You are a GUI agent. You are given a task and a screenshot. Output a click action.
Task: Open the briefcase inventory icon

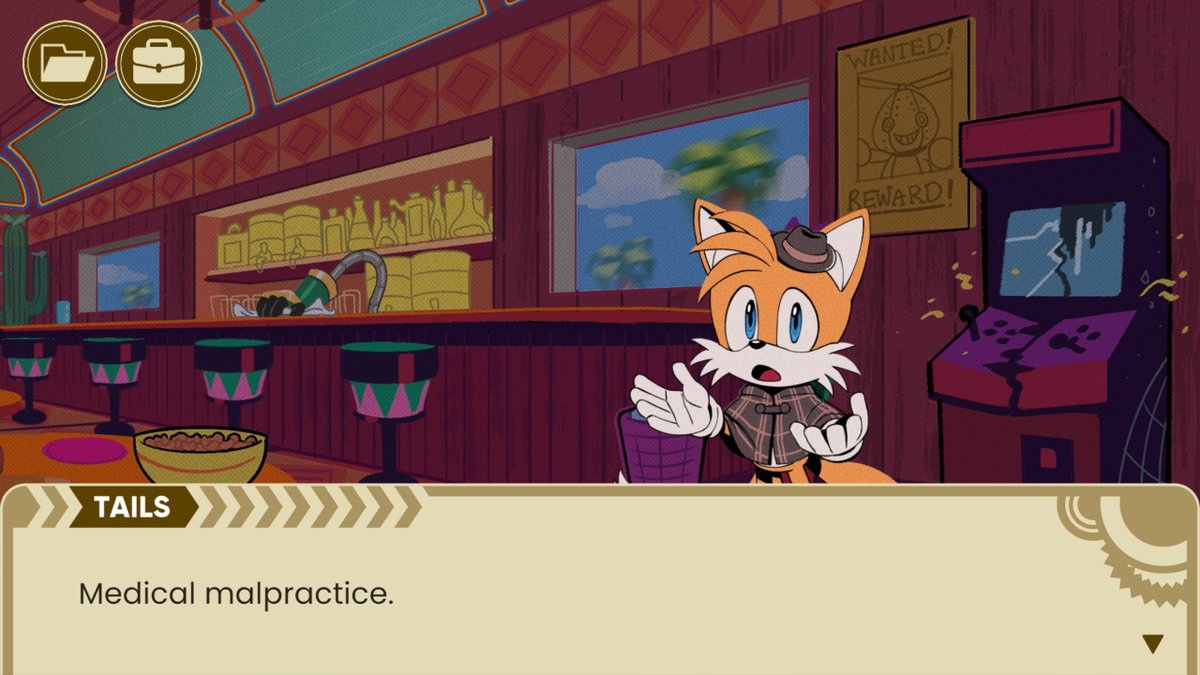(158, 62)
